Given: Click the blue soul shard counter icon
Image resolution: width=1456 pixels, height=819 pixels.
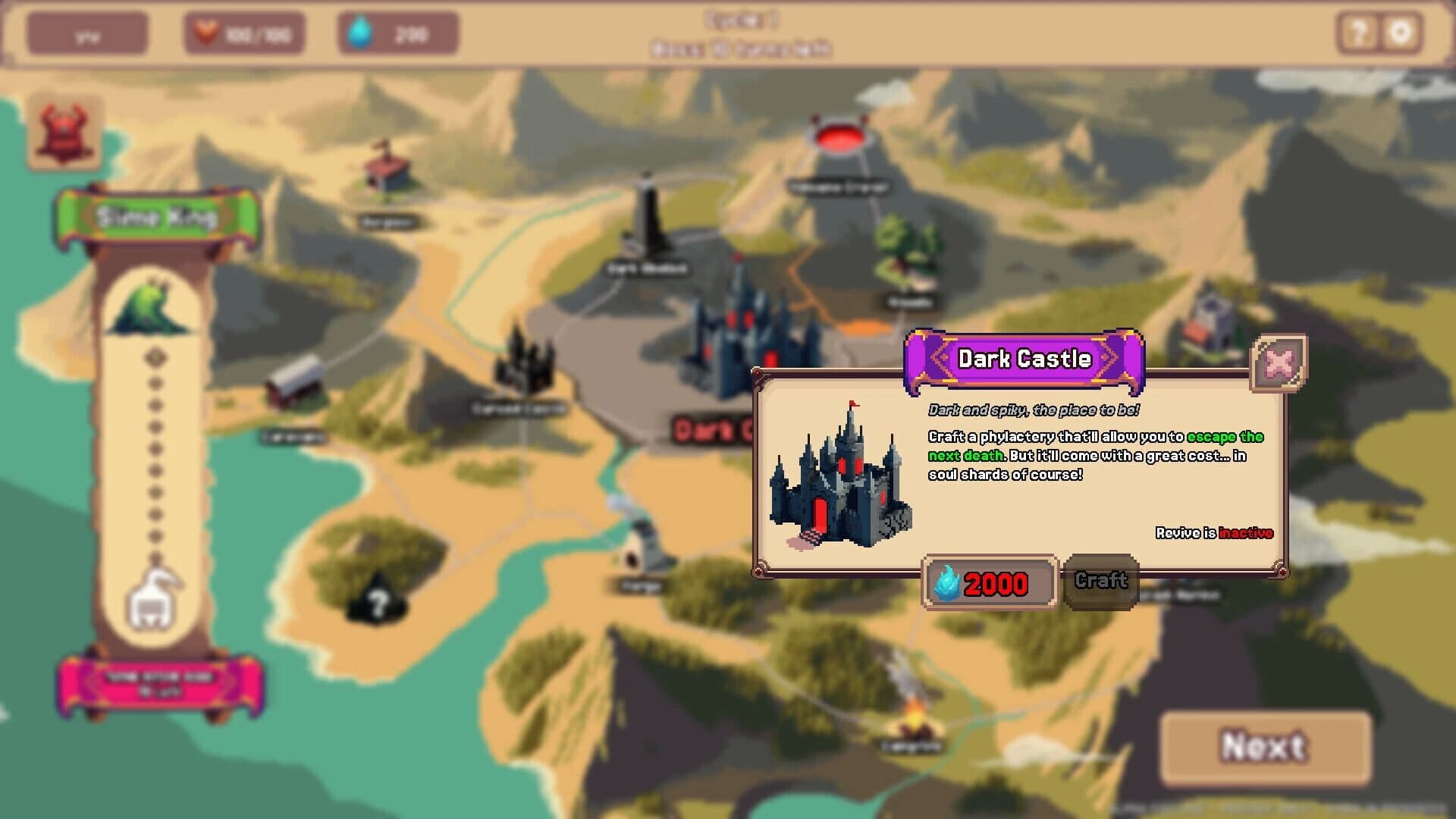Looking at the screenshot, I should tap(362, 32).
